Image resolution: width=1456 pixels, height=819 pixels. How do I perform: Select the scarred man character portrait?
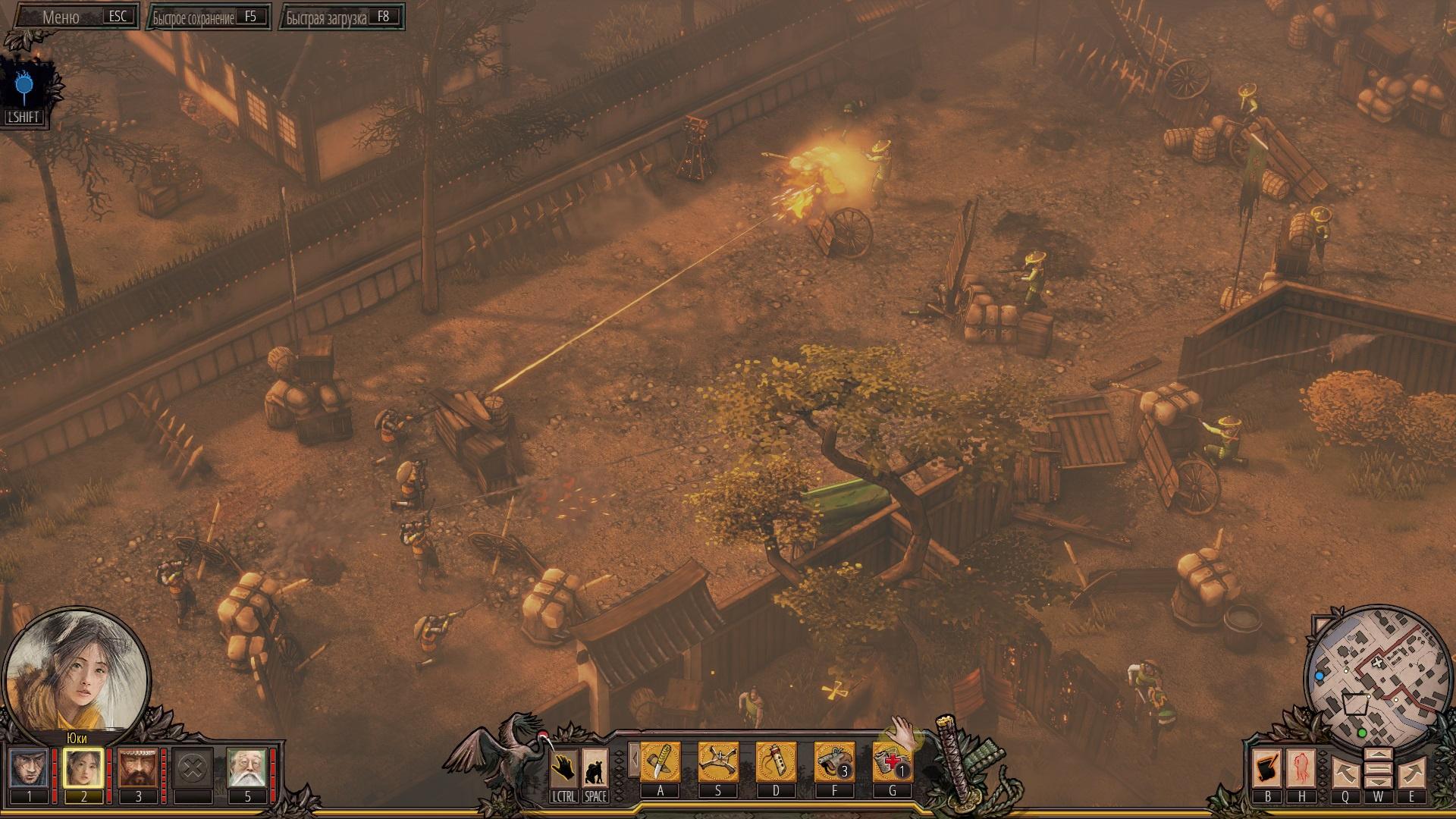point(29,768)
